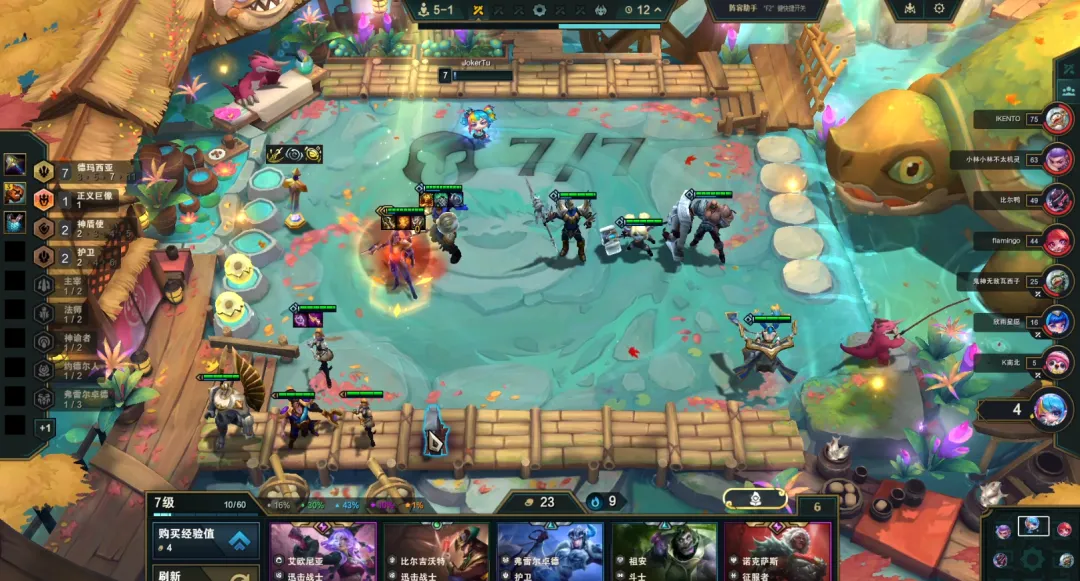Purchase the 比尔吉沃特 champion card
Image resolution: width=1080 pixels, height=581 pixels.
[x=437, y=551]
